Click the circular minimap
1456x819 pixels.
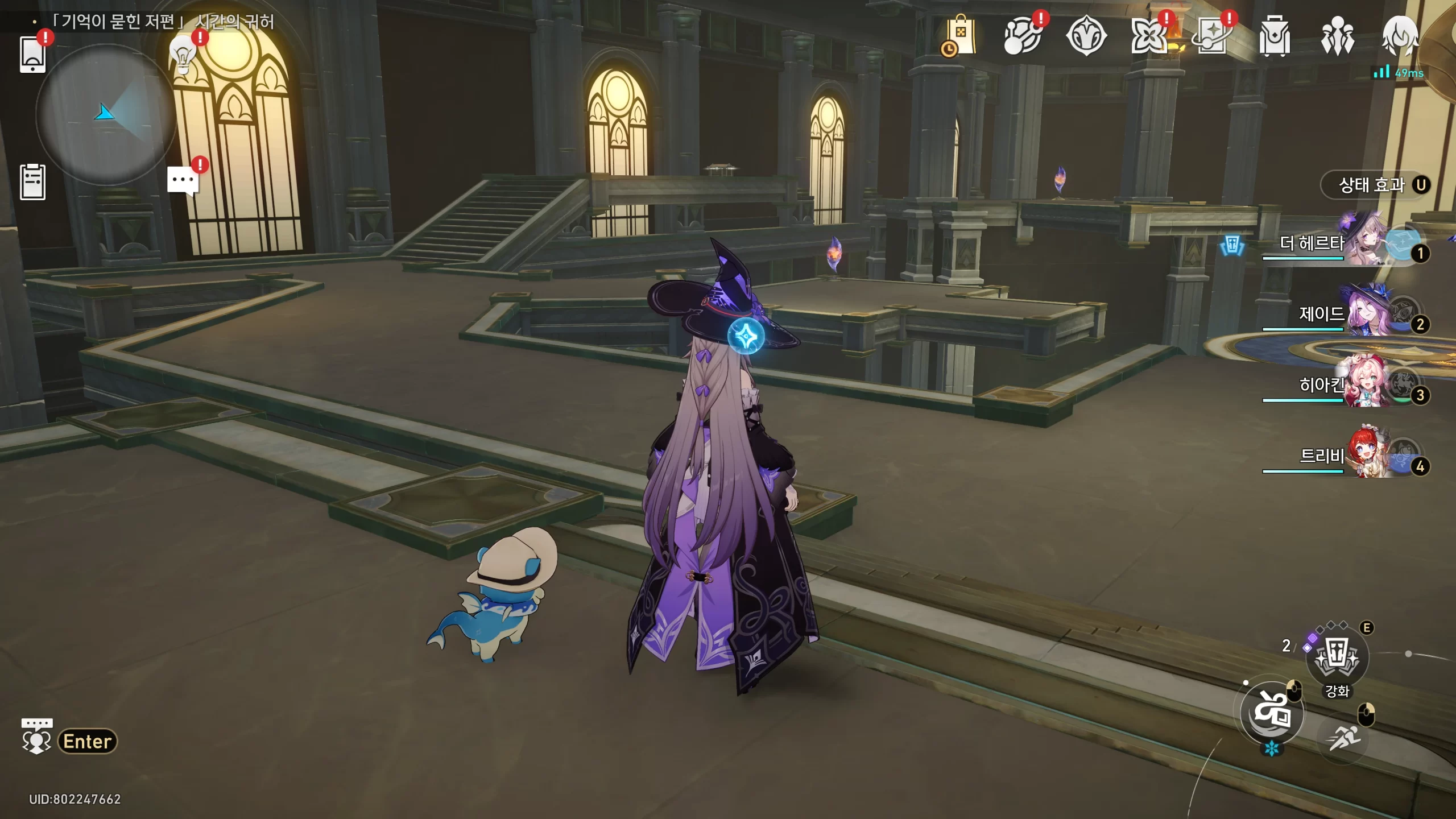coord(105,114)
